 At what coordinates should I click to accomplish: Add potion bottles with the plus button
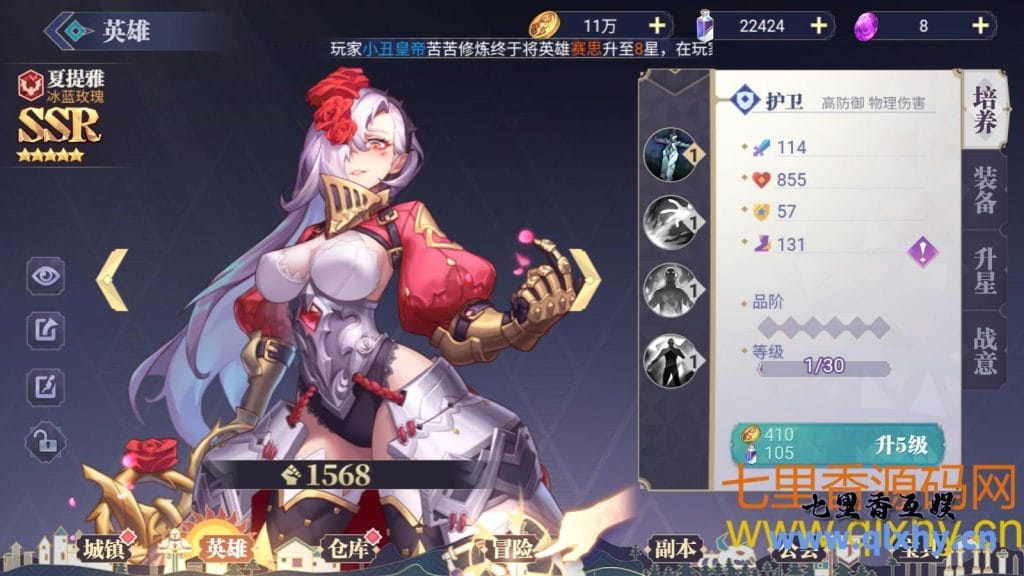point(818,26)
